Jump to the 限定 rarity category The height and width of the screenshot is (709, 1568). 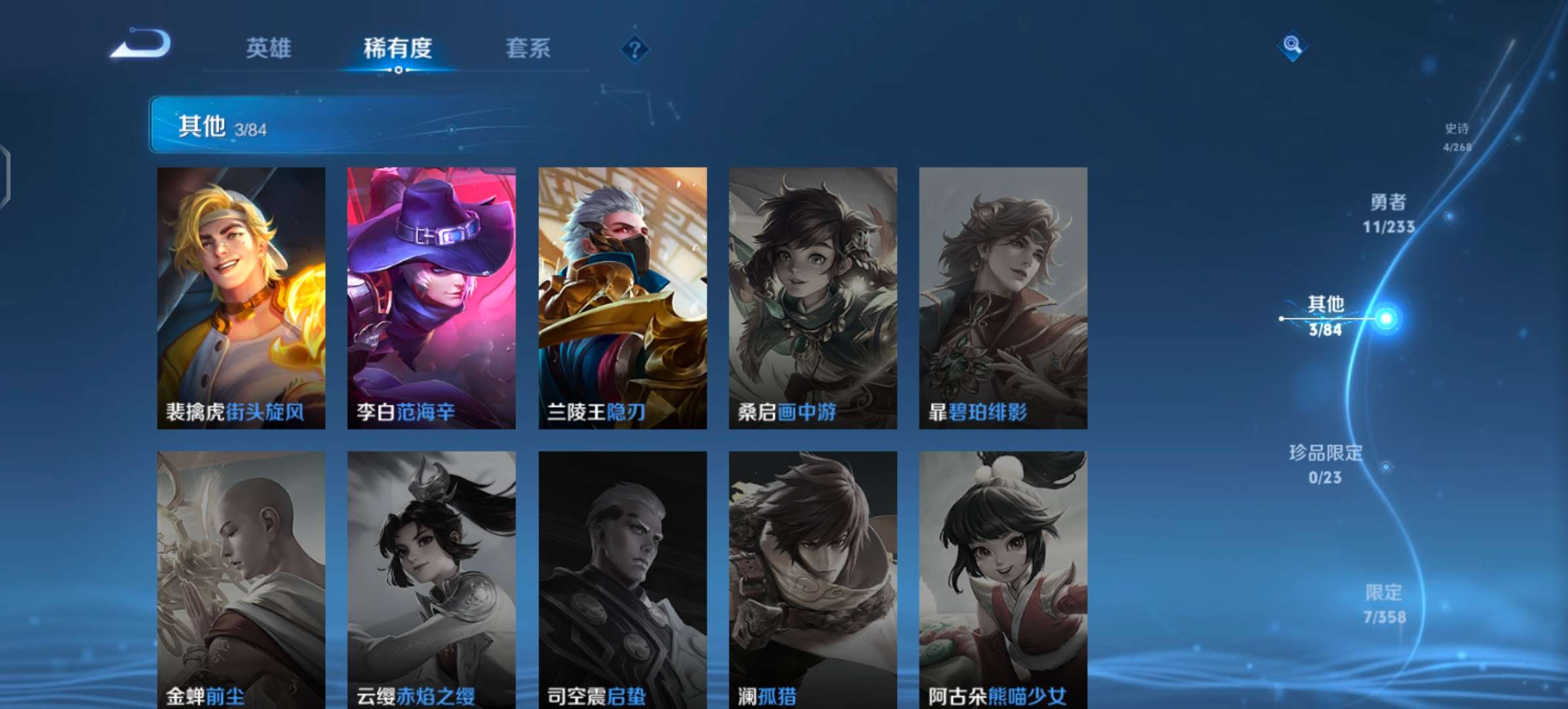click(1384, 604)
